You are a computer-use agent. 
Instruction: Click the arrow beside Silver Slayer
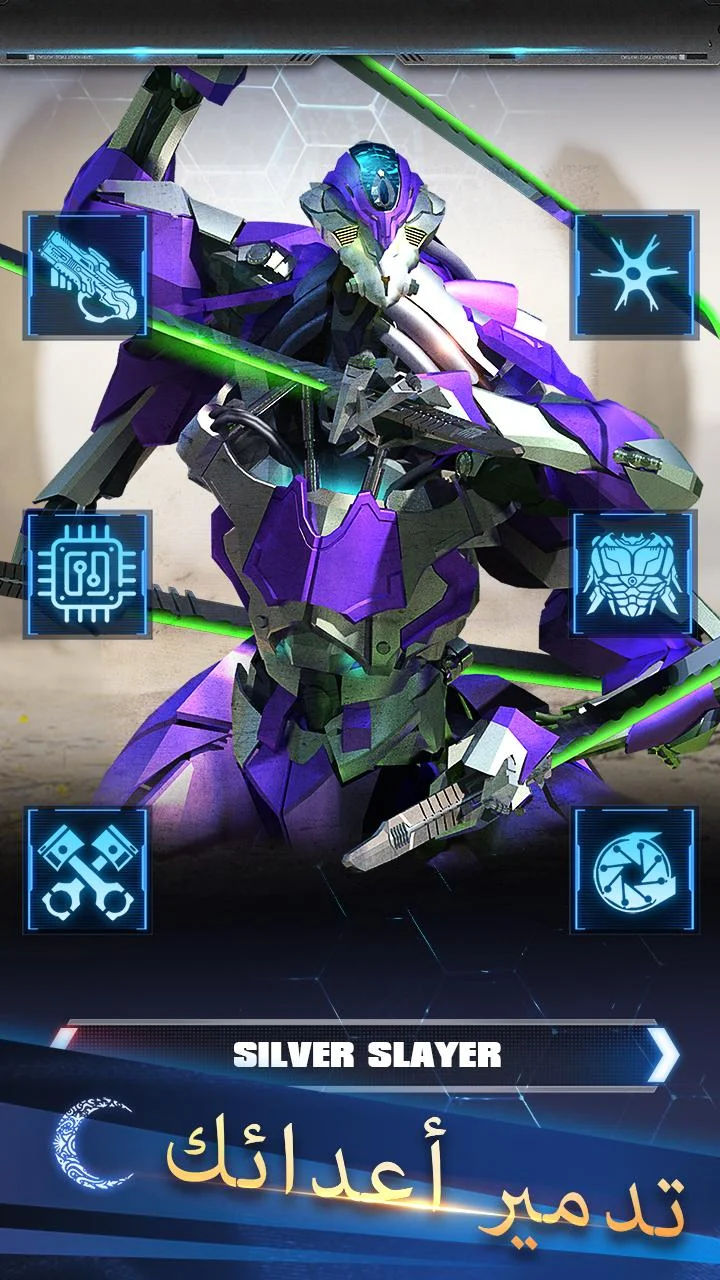pyautogui.click(x=661, y=1054)
